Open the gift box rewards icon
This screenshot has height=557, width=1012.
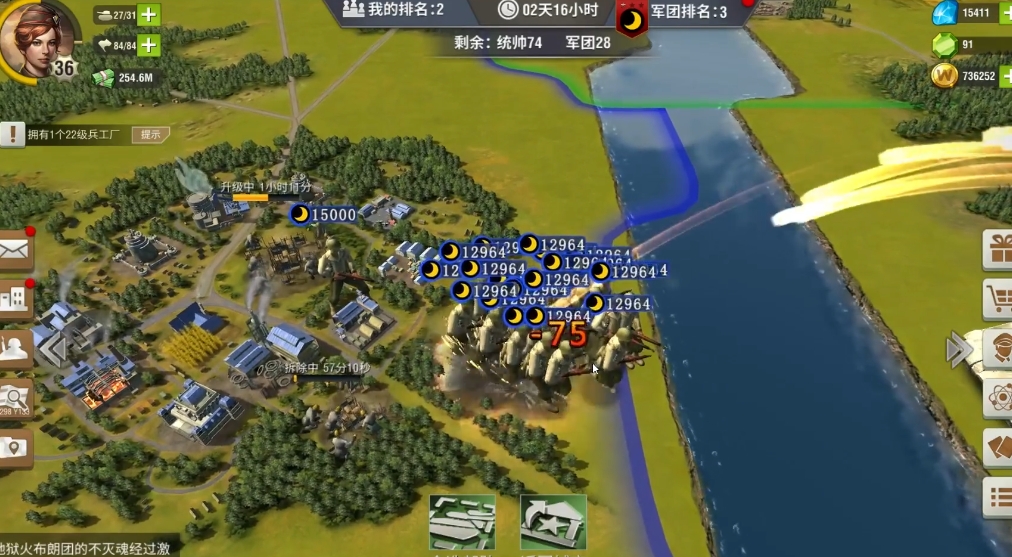pos(998,250)
